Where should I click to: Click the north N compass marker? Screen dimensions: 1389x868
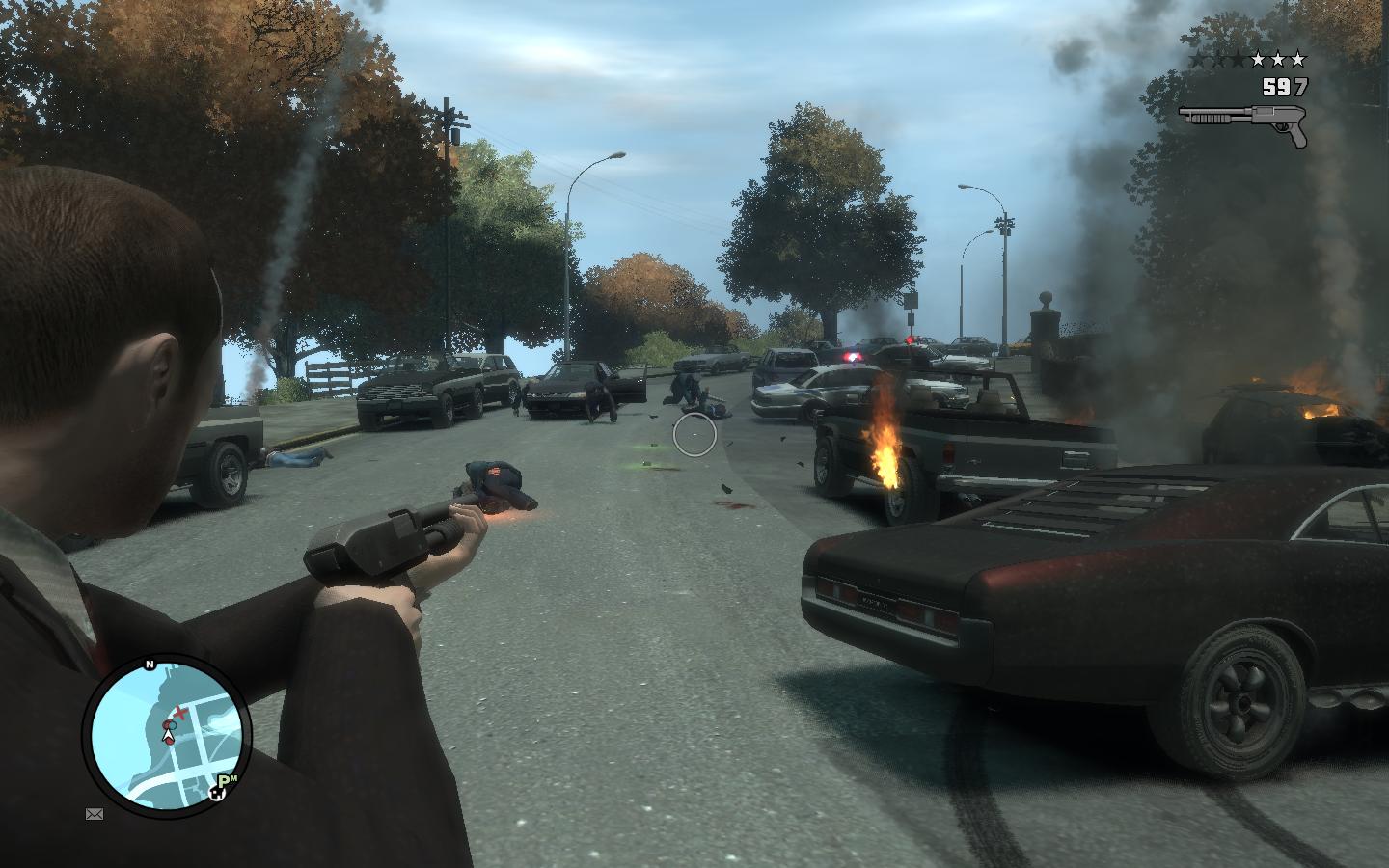pos(150,665)
